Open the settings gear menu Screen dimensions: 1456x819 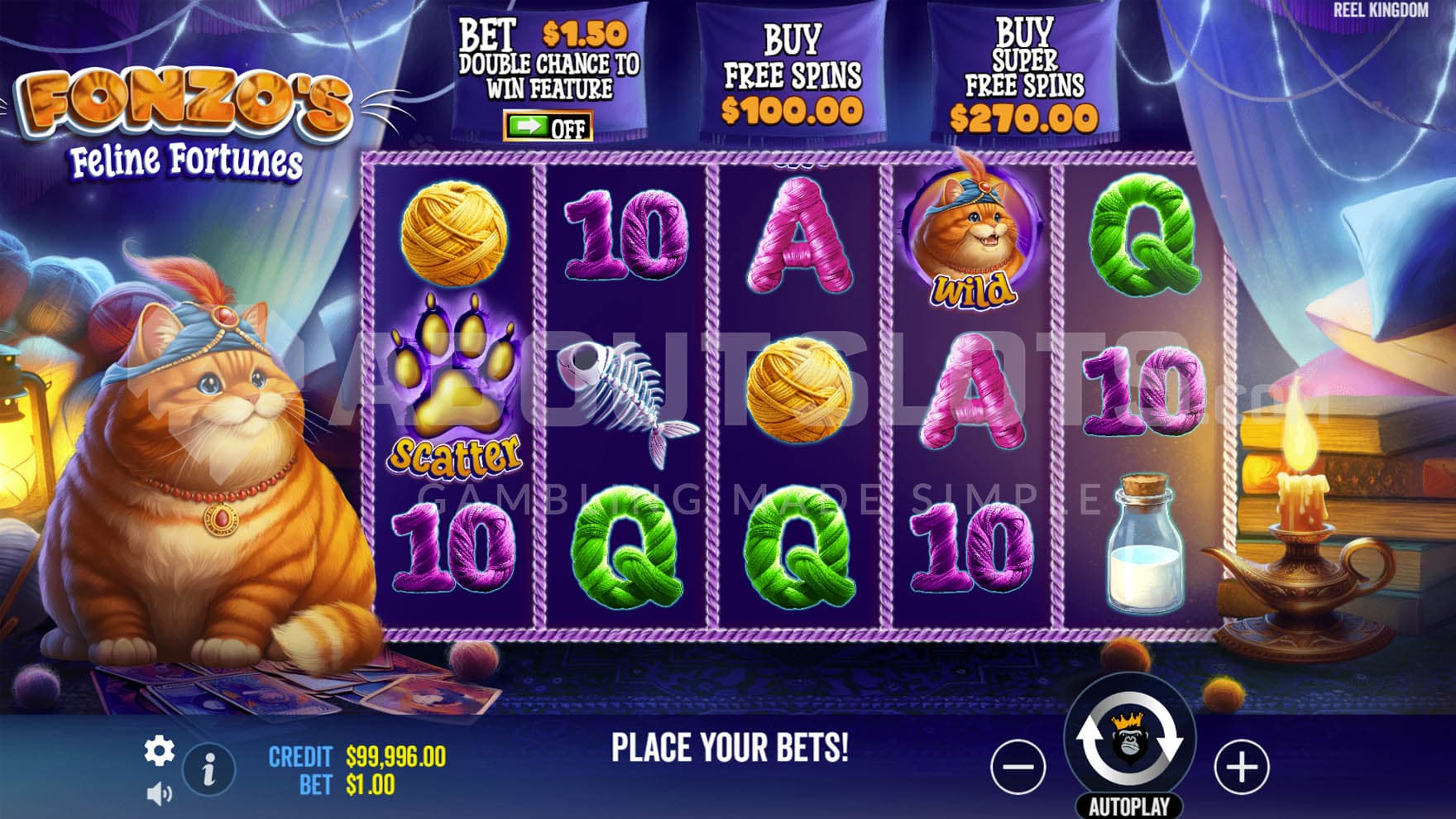coord(159,751)
